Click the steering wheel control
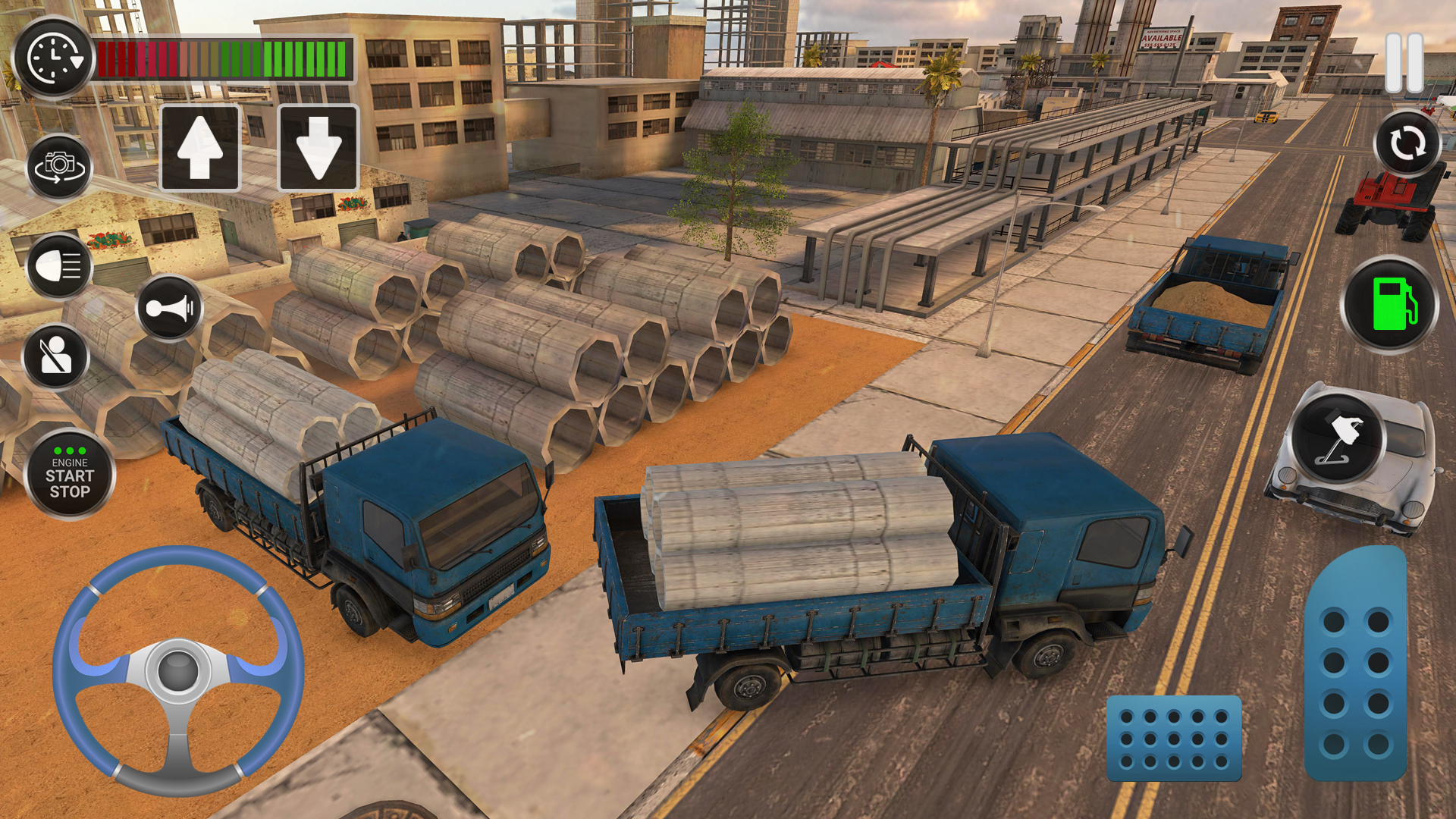 (178, 670)
